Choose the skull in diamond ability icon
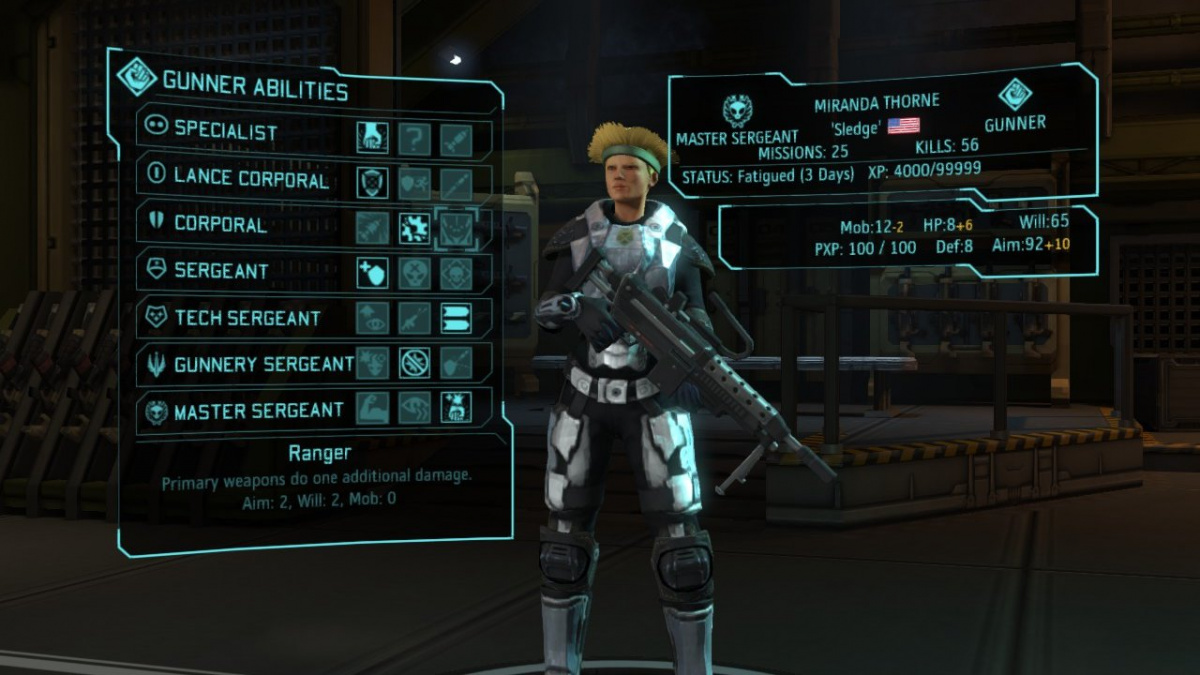Viewport: 1200px width, 675px height. pos(457,272)
